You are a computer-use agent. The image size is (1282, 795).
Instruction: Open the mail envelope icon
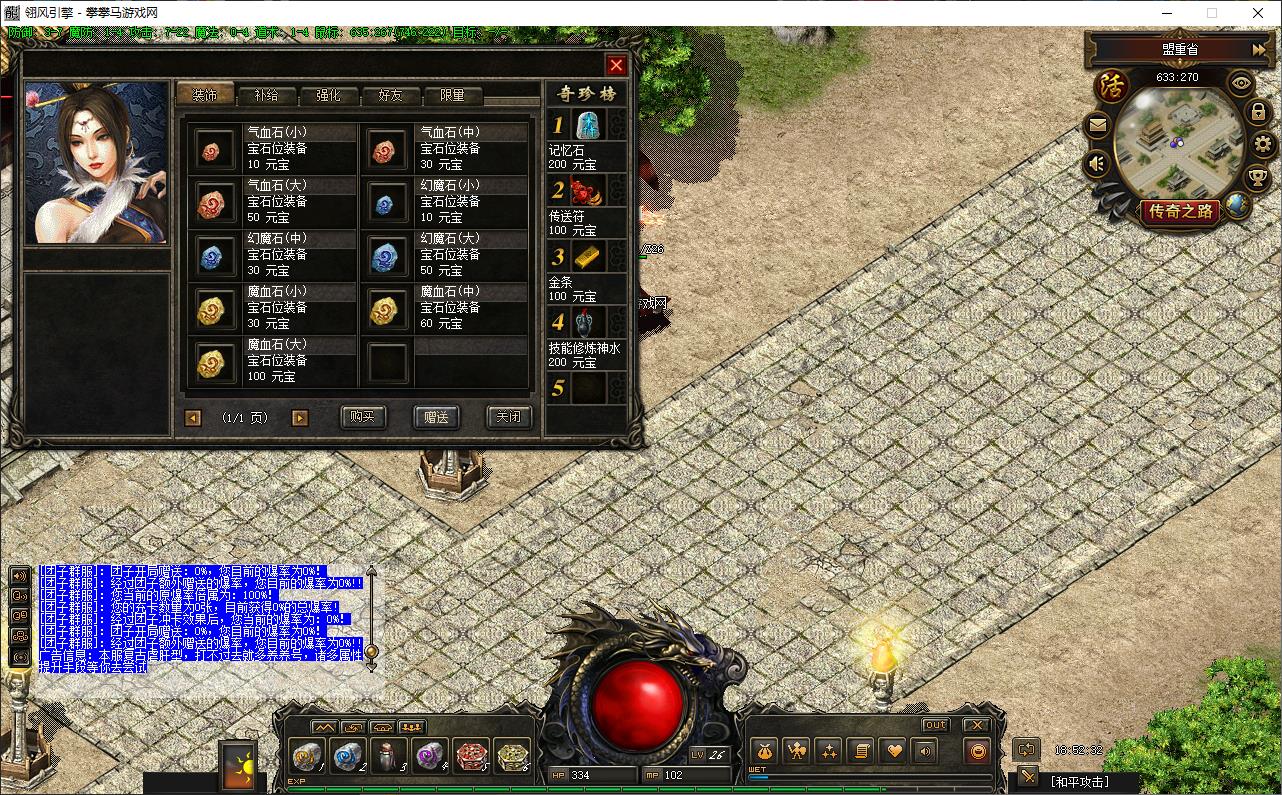point(1098,126)
